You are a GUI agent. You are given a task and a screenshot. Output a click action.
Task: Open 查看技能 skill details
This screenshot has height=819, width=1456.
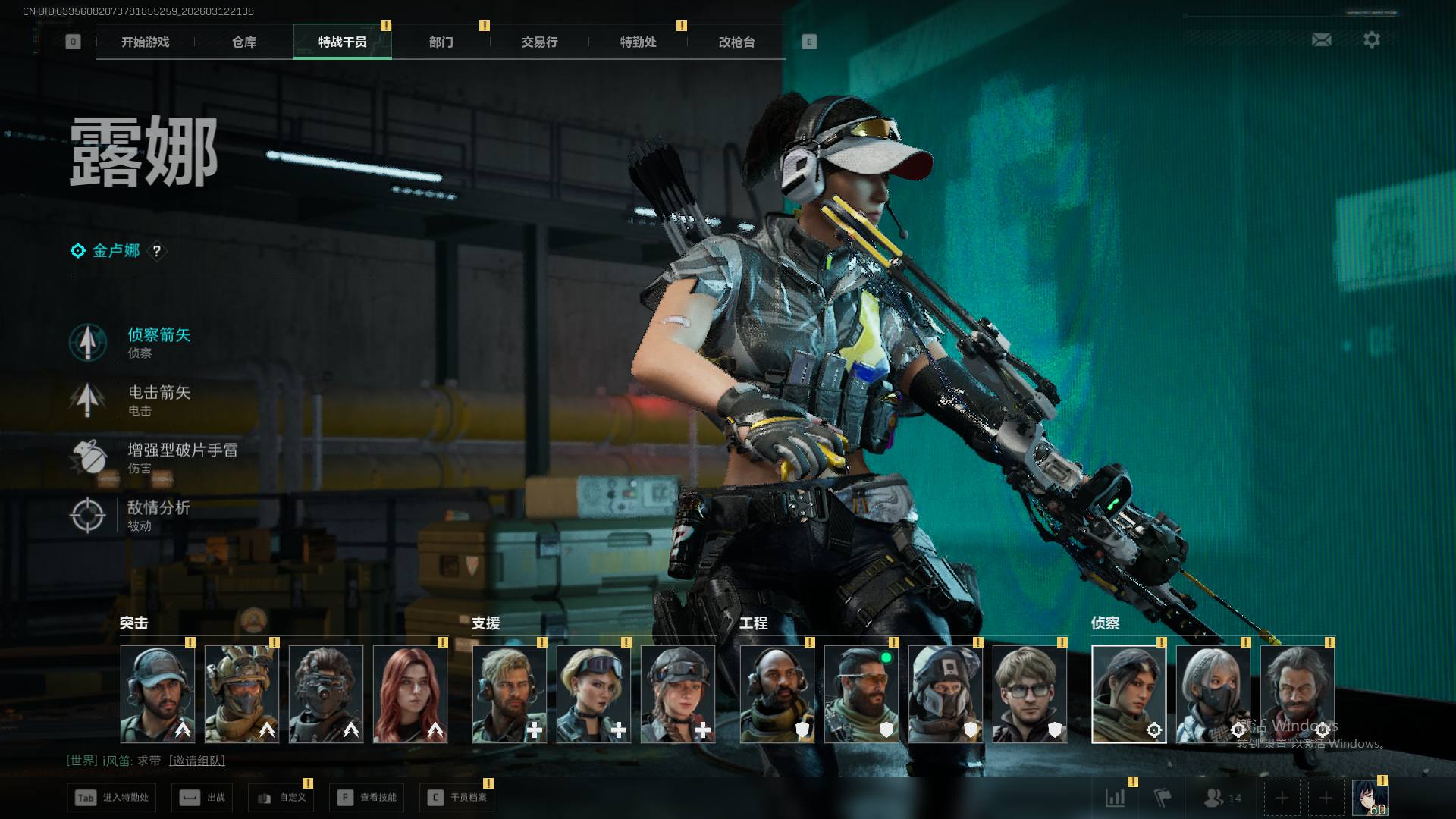tap(369, 798)
